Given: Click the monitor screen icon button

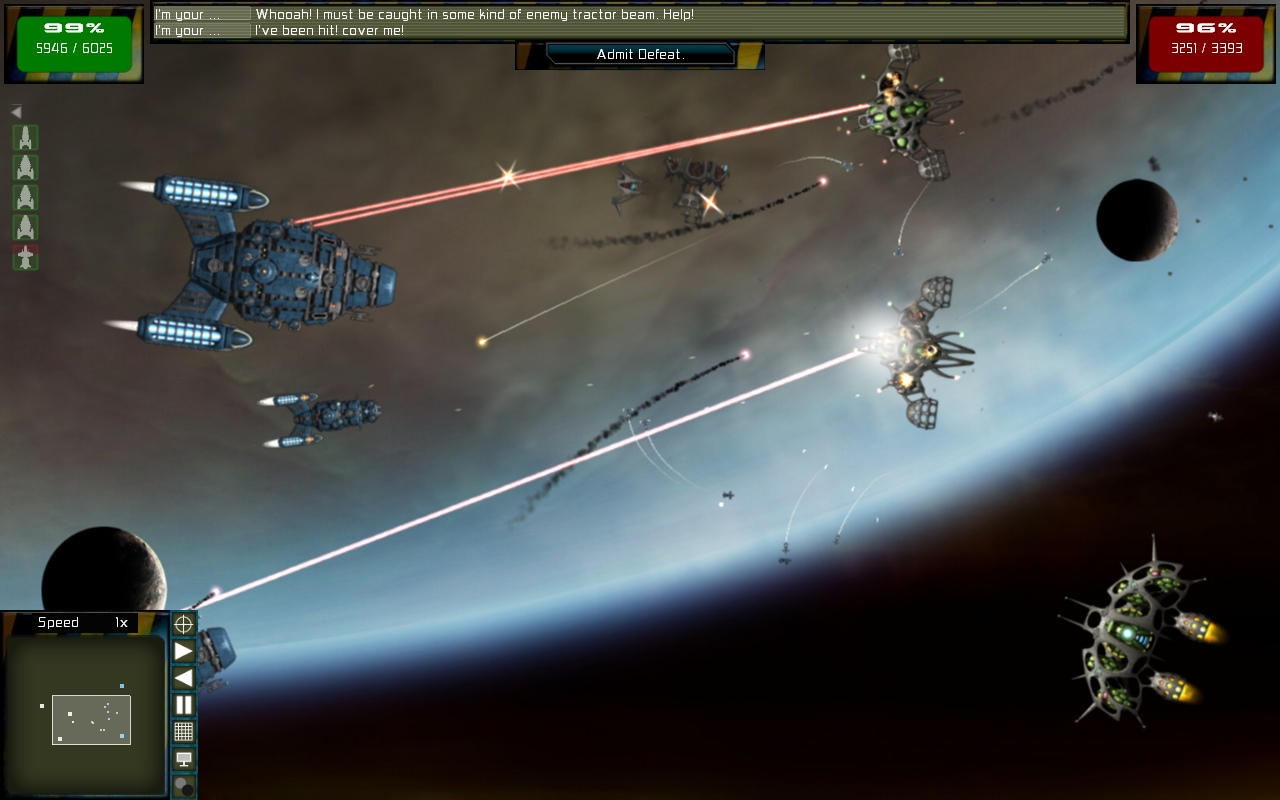Looking at the screenshot, I should pos(184,759).
